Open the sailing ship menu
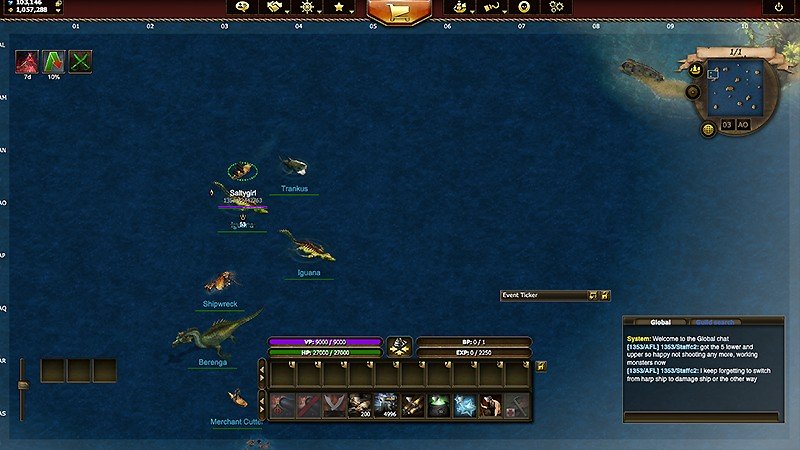 pyautogui.click(x=459, y=7)
